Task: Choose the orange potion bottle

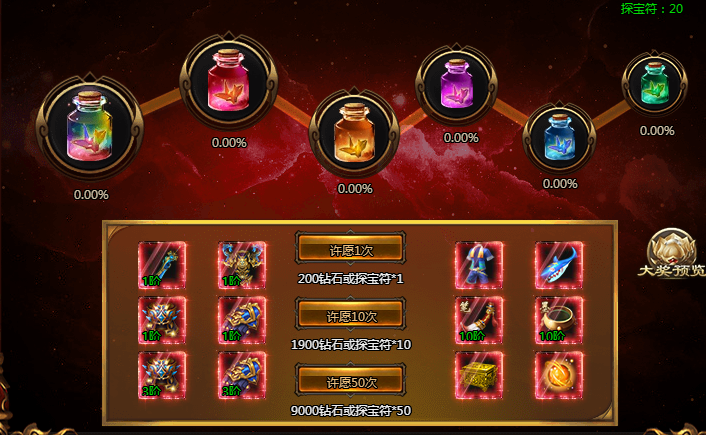Action: [354, 131]
